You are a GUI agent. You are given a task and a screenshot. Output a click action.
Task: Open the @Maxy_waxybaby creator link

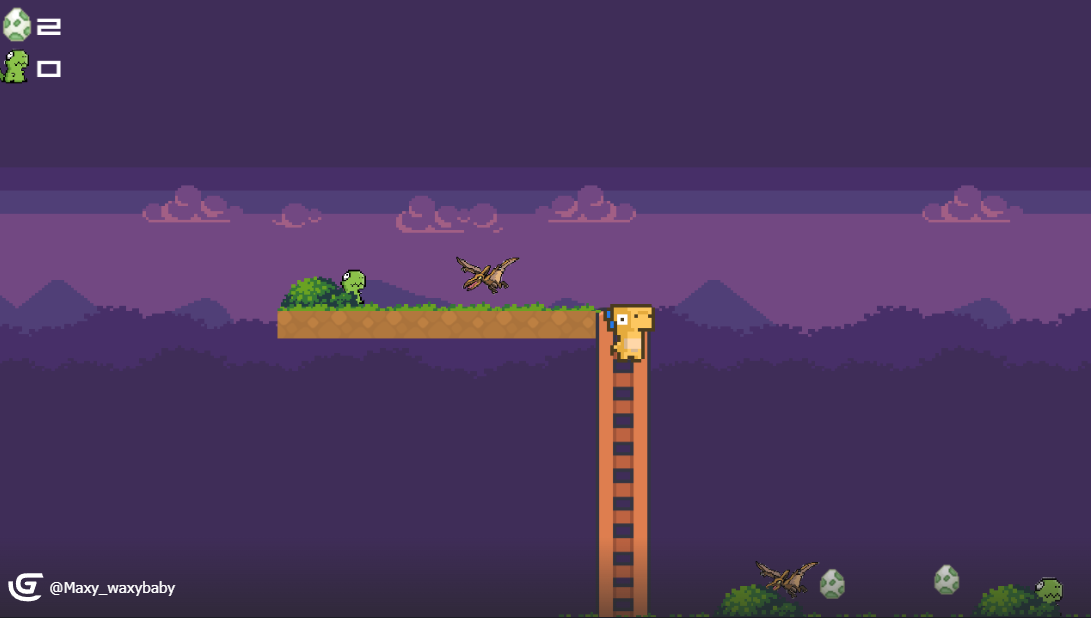pyautogui.click(x=112, y=588)
